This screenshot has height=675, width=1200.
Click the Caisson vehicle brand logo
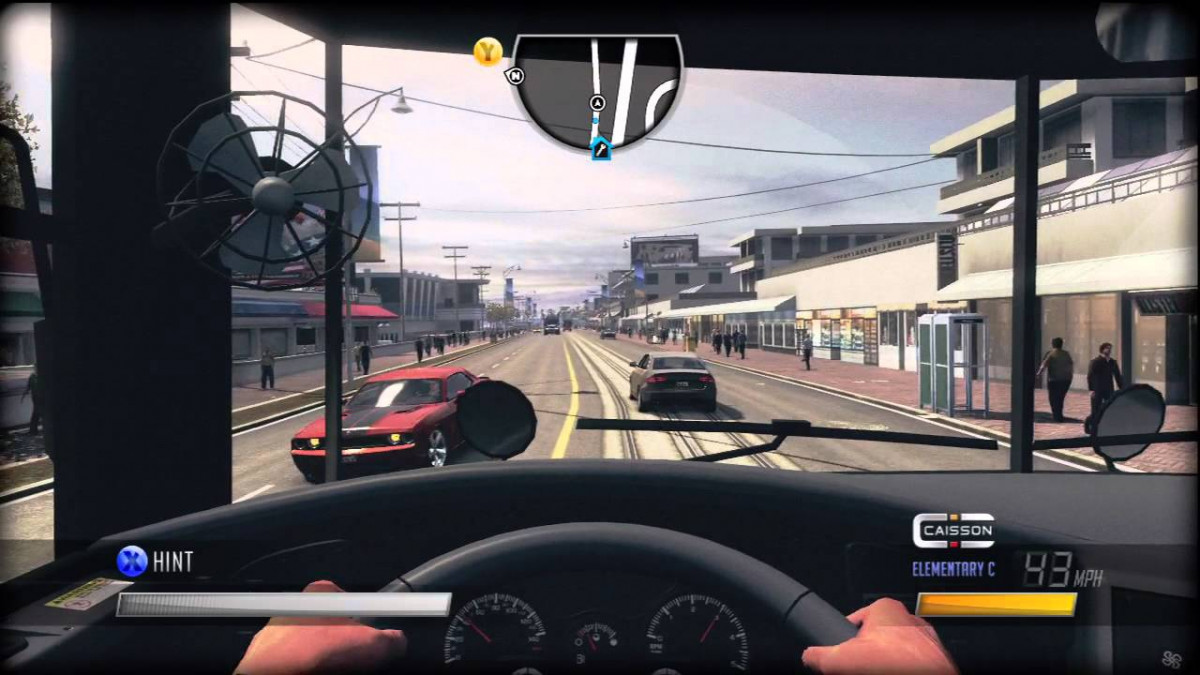click(x=953, y=530)
